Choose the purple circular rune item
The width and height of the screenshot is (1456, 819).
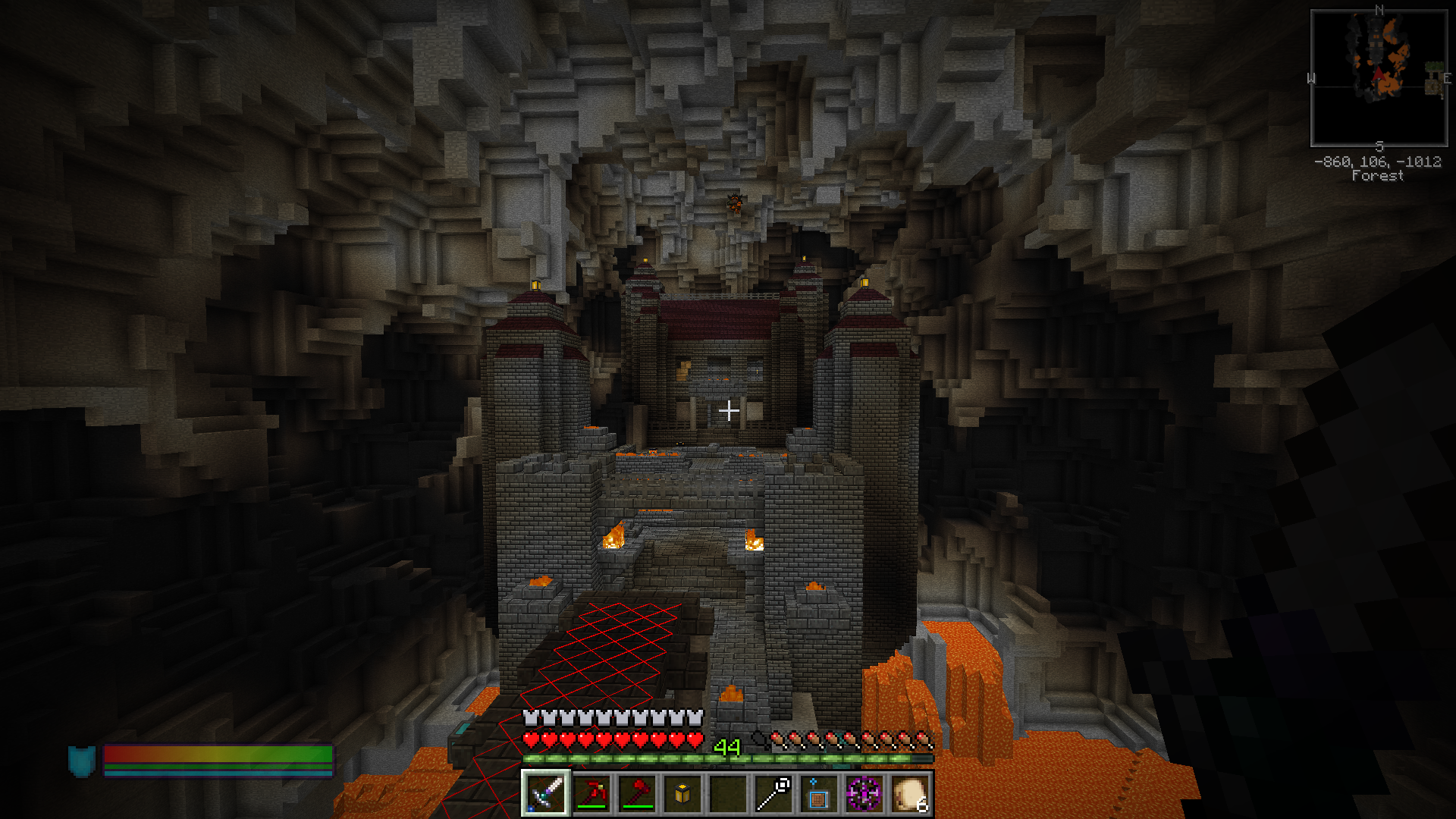864,794
